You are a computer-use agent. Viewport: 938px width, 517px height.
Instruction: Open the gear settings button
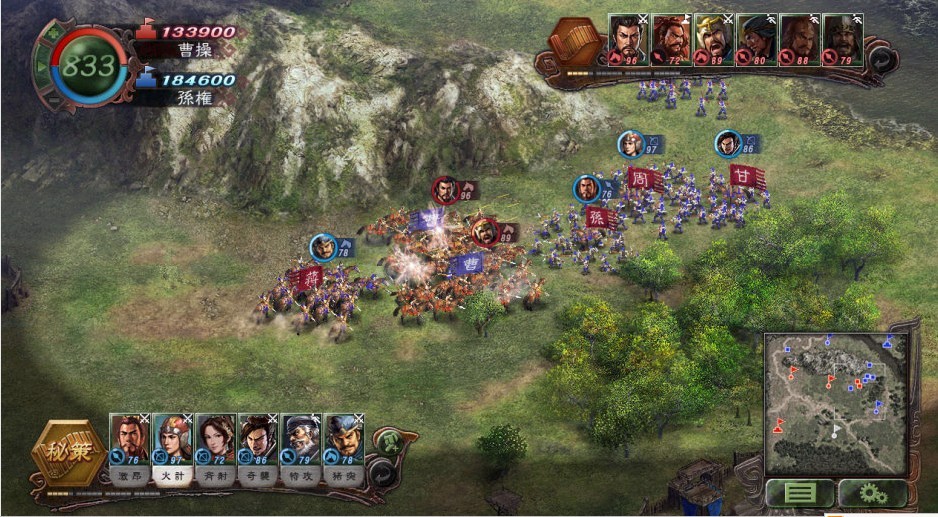[872, 494]
